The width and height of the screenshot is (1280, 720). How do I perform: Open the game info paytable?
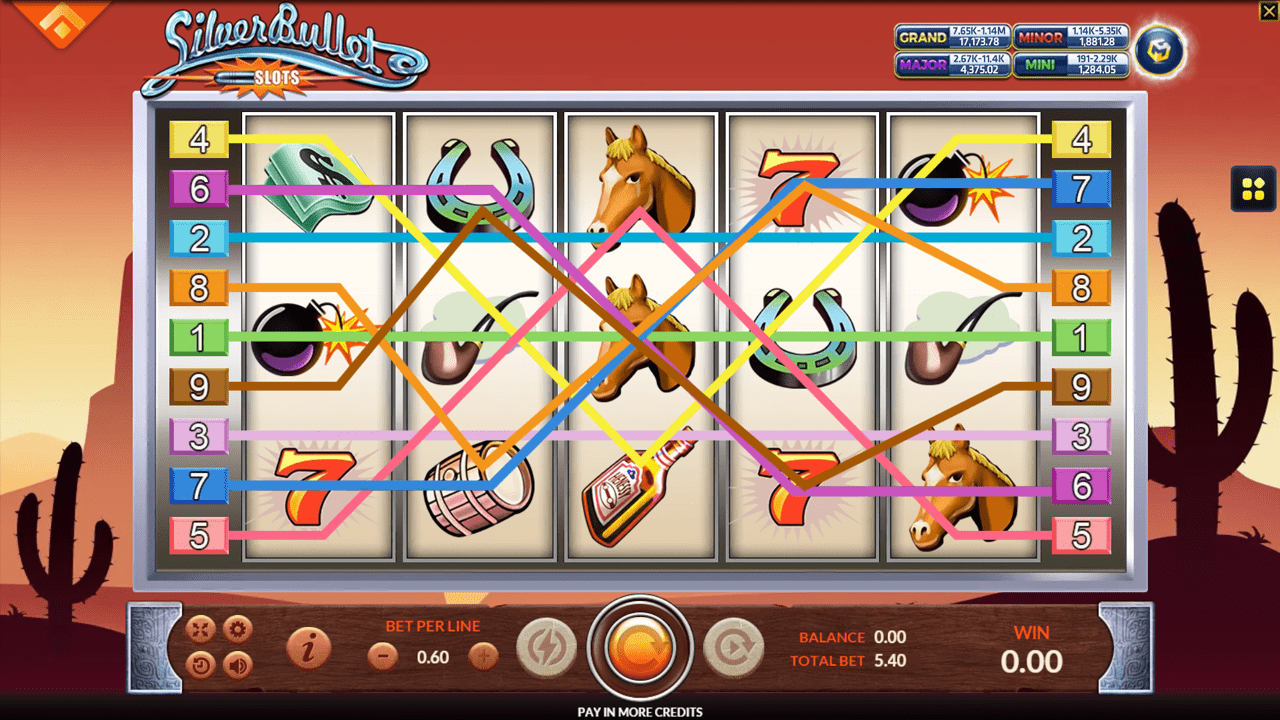[x=307, y=648]
